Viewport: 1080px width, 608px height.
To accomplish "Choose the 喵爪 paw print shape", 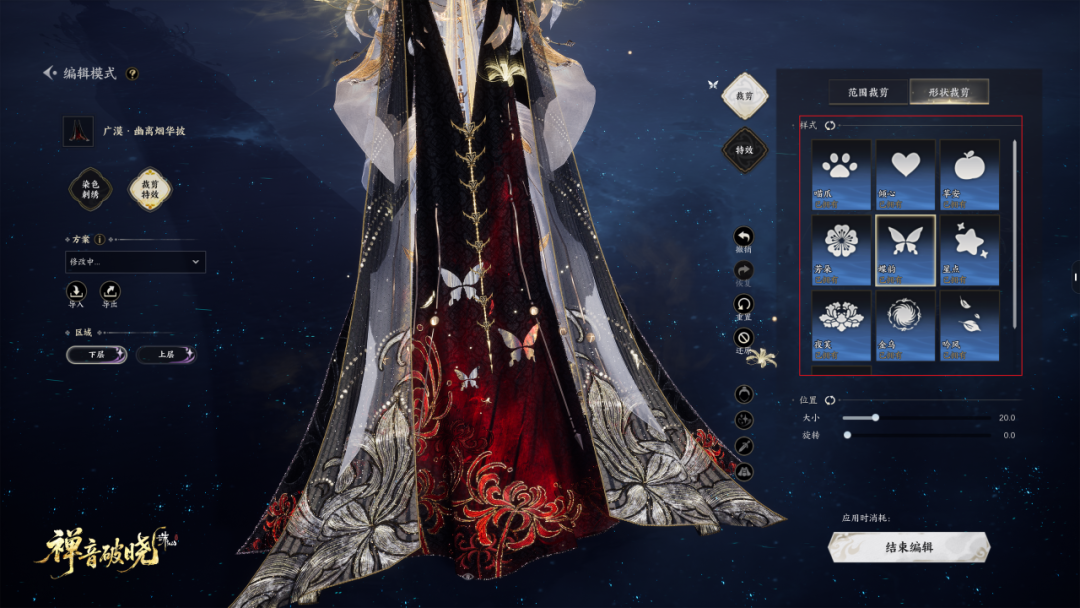I will (x=841, y=174).
